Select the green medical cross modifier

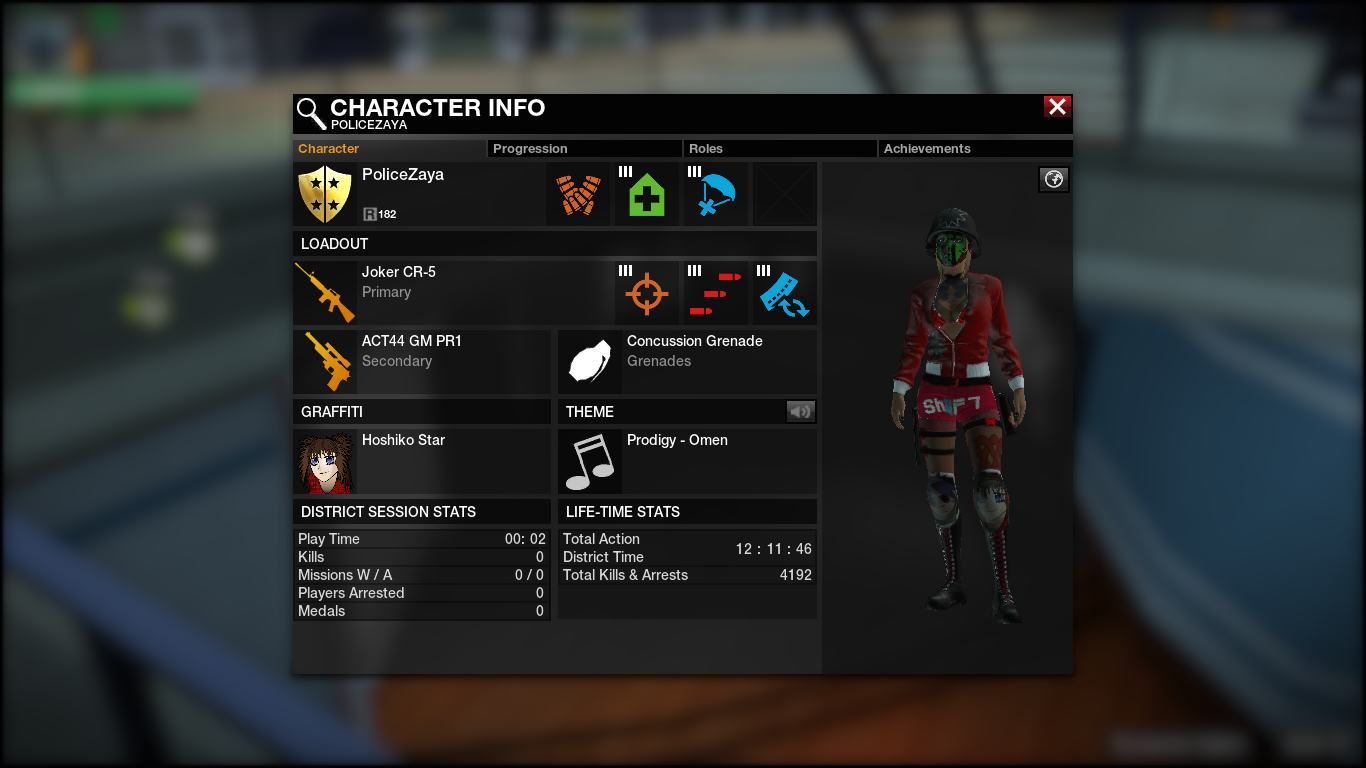click(646, 195)
